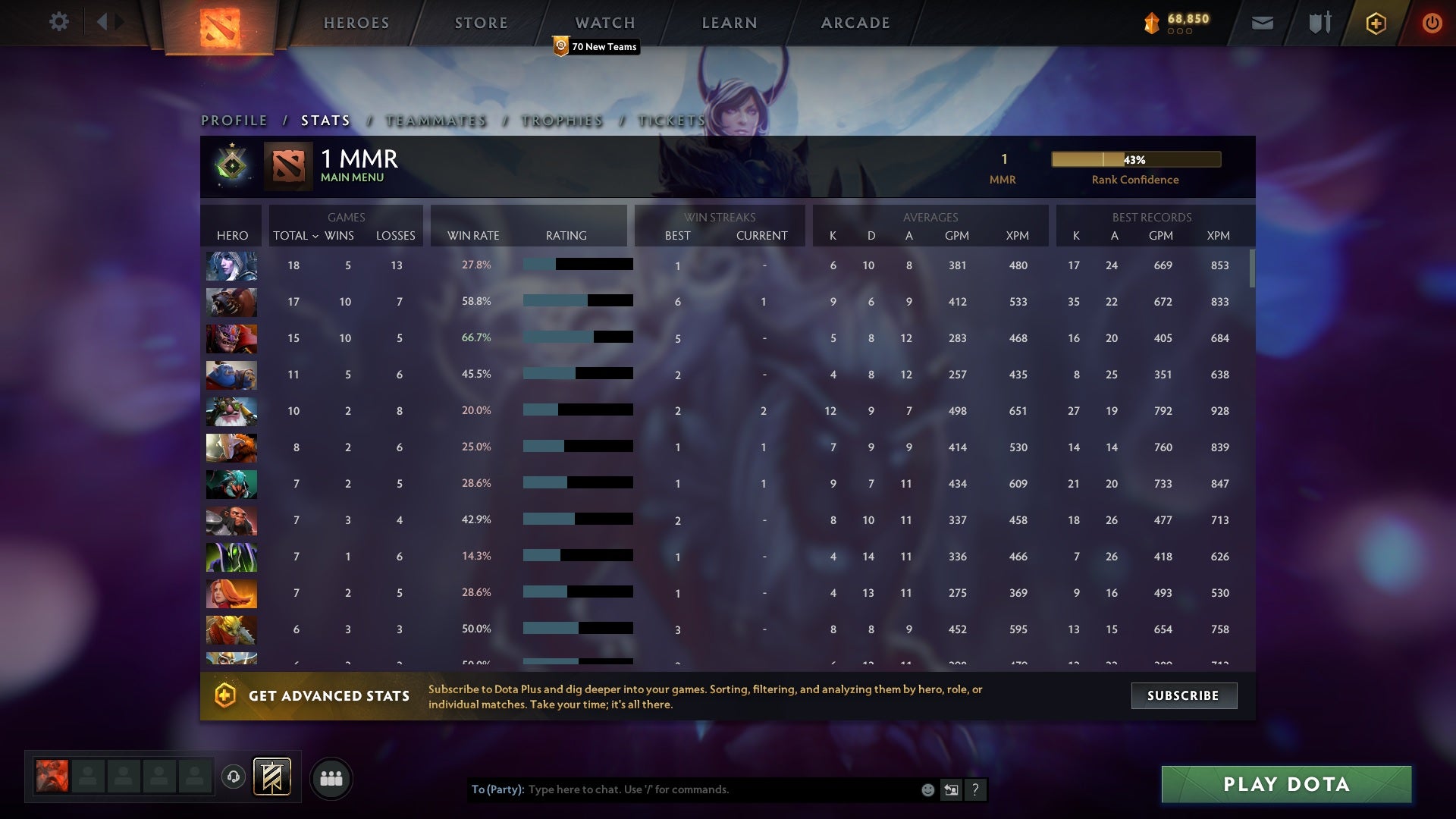This screenshot has height=819, width=1456.
Task: Click the Dota Plus hexagon icon
Action: coord(1376,23)
